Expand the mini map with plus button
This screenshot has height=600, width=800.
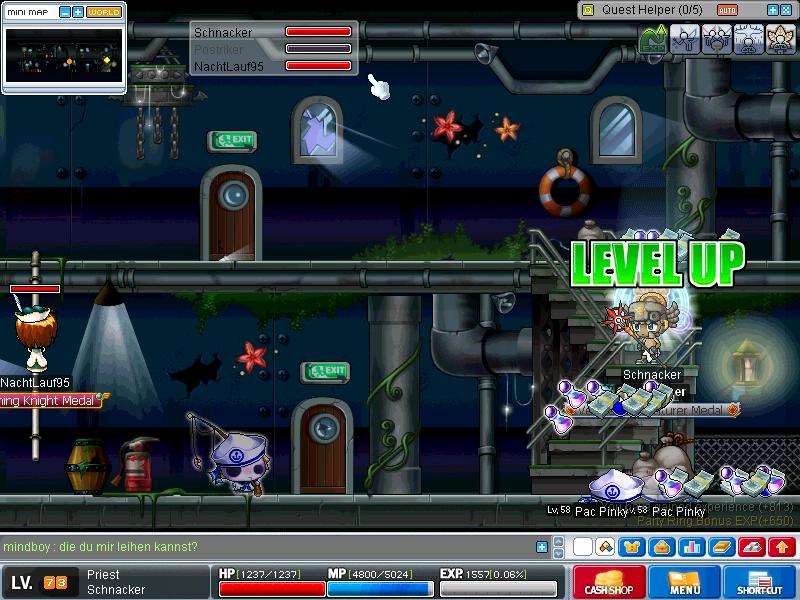tap(78, 12)
